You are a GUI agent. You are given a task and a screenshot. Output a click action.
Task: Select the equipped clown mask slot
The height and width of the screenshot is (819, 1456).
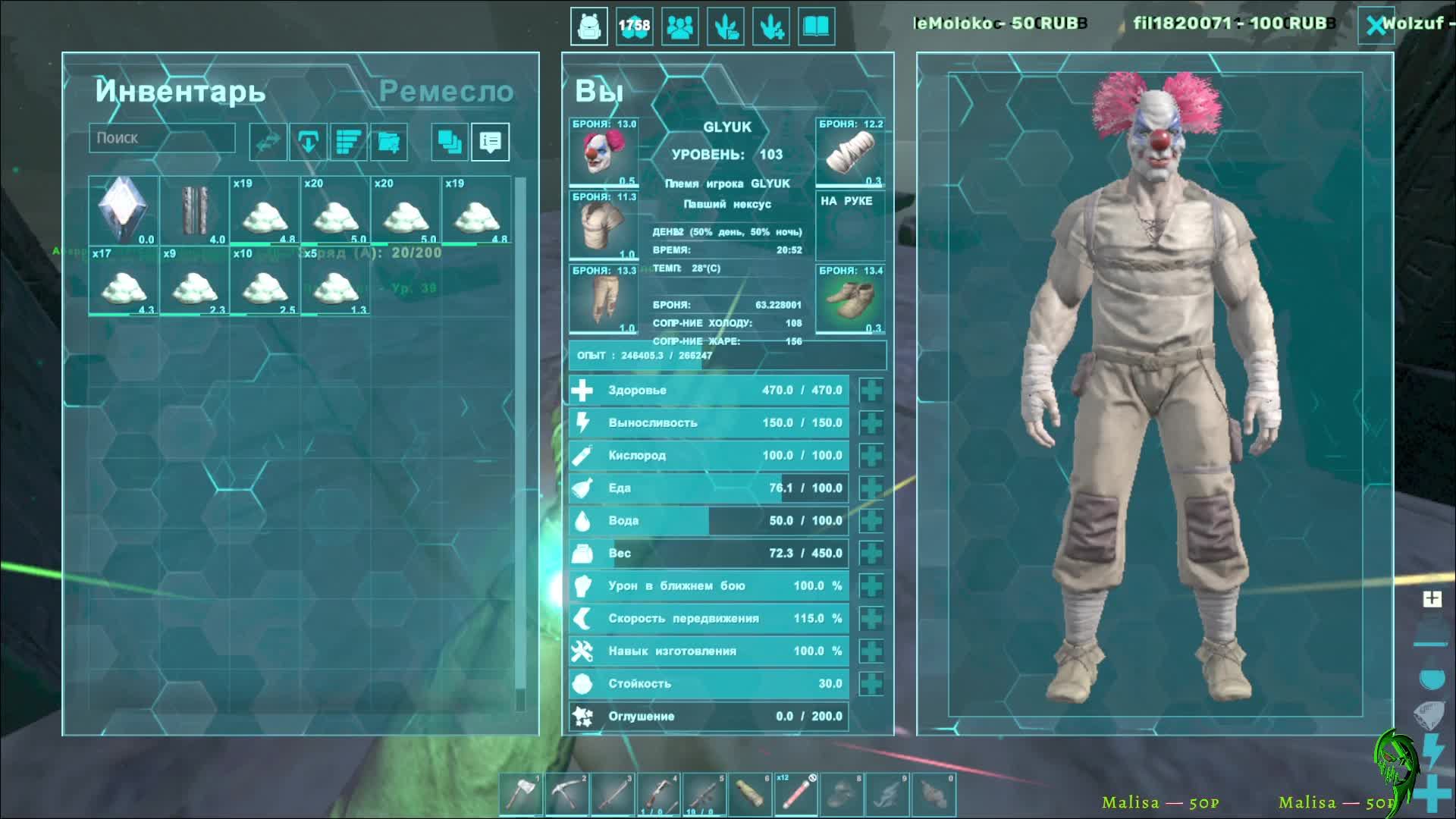tap(604, 152)
